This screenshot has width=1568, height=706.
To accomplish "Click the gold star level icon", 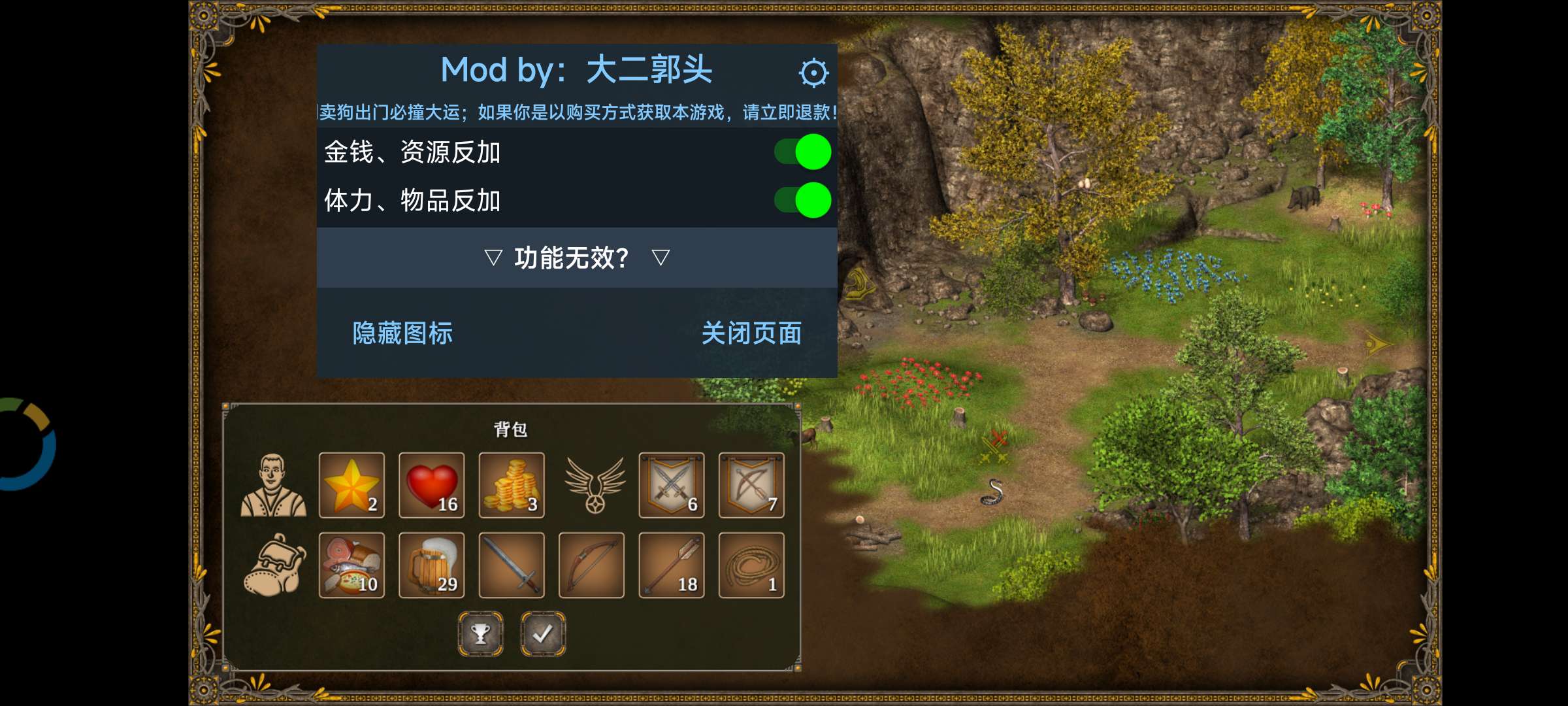I will (x=351, y=486).
